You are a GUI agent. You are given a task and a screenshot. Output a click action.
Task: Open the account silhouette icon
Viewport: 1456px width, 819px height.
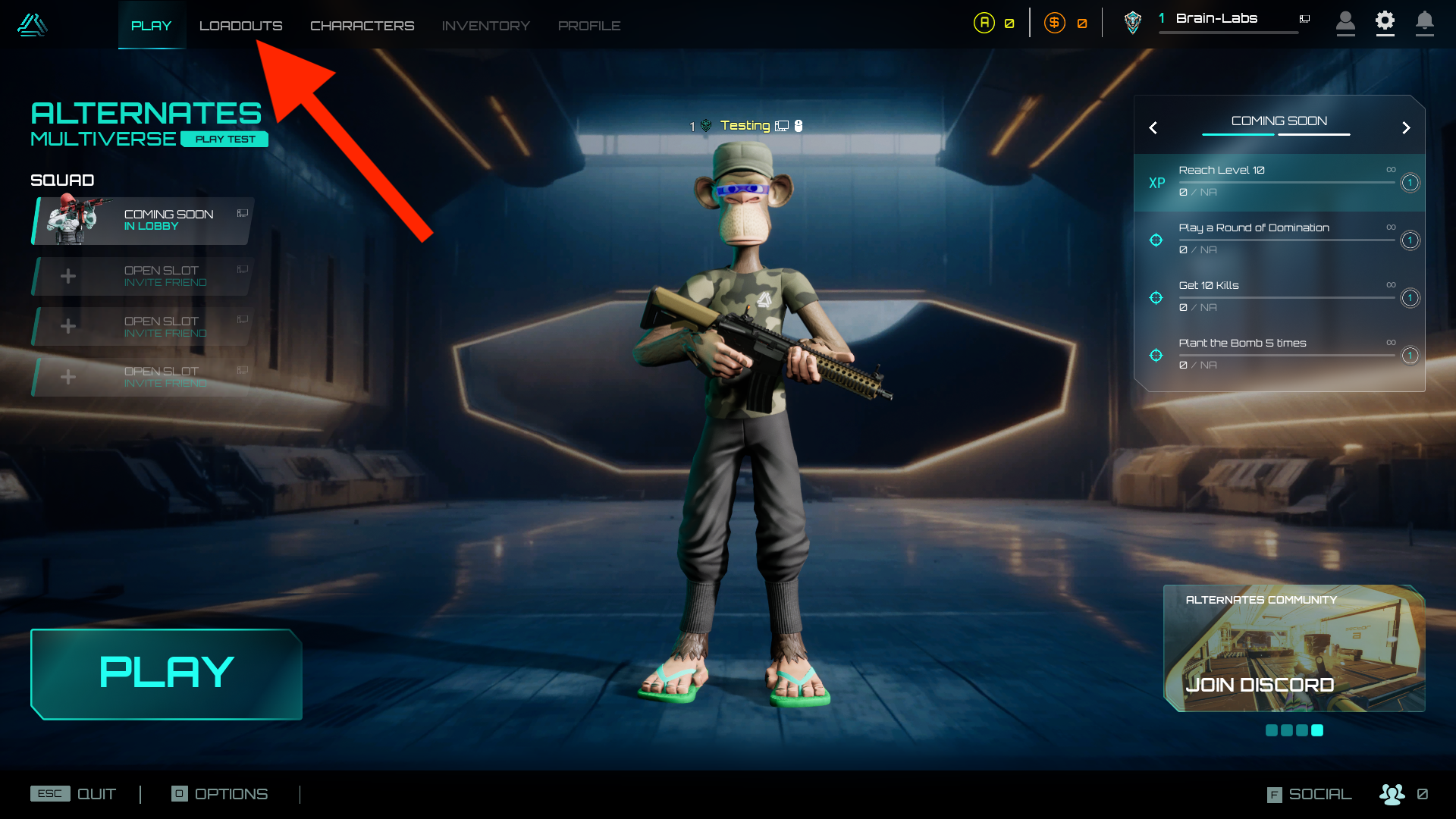1345,21
